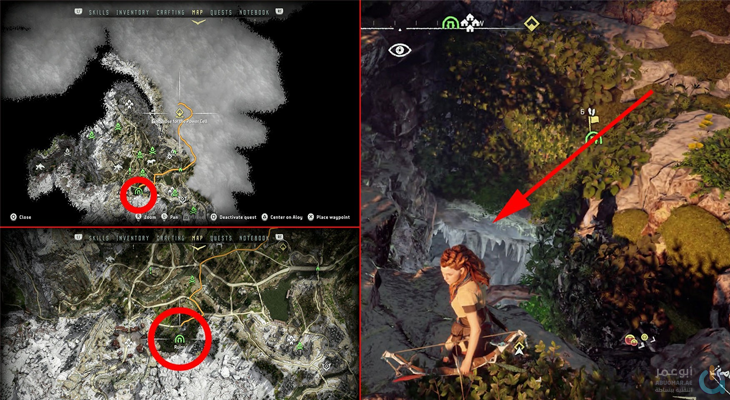Open Skills tab in the zoomed-out map menu

tap(98, 12)
